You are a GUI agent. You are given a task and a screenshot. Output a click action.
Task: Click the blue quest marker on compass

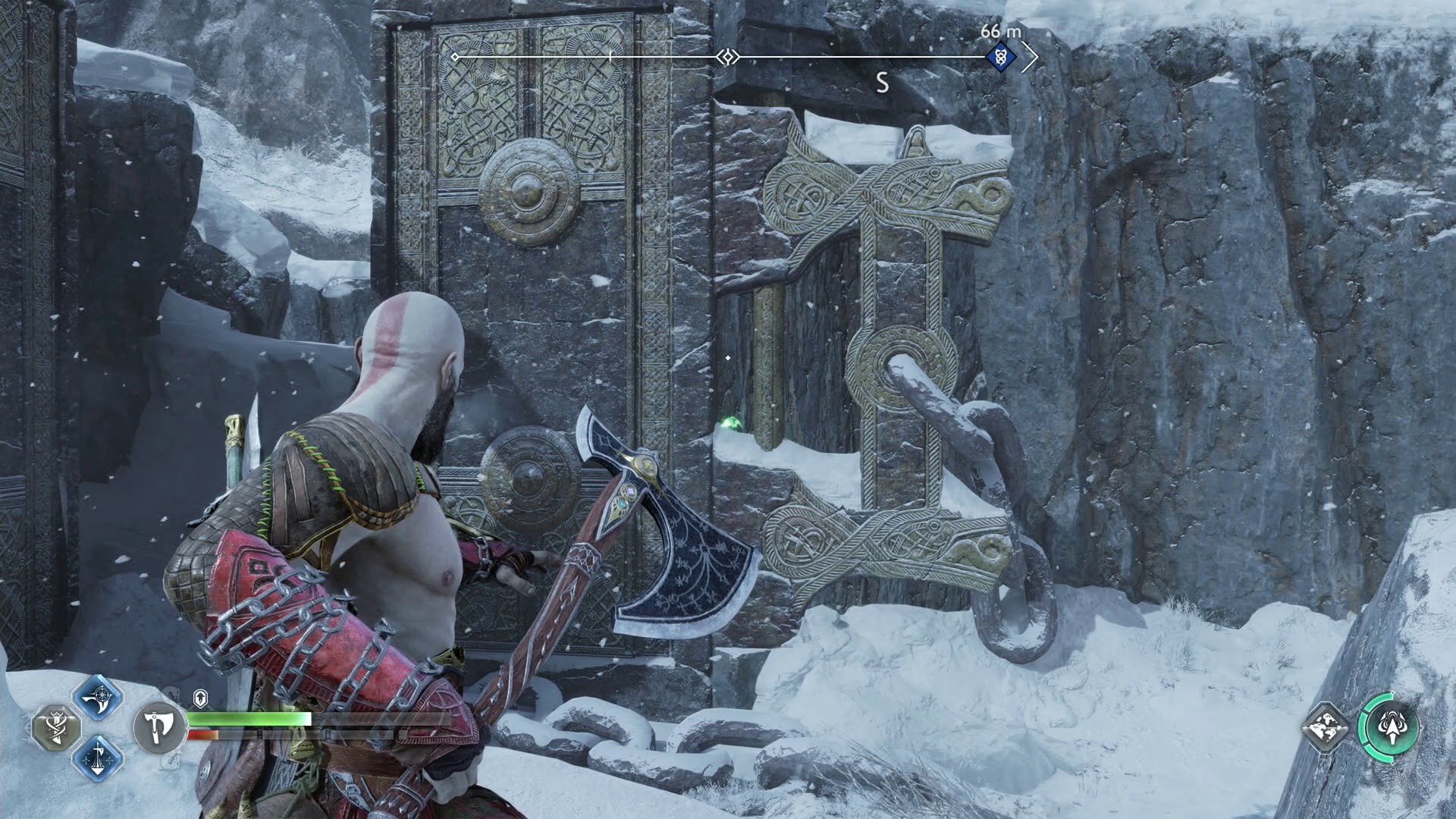1001,57
